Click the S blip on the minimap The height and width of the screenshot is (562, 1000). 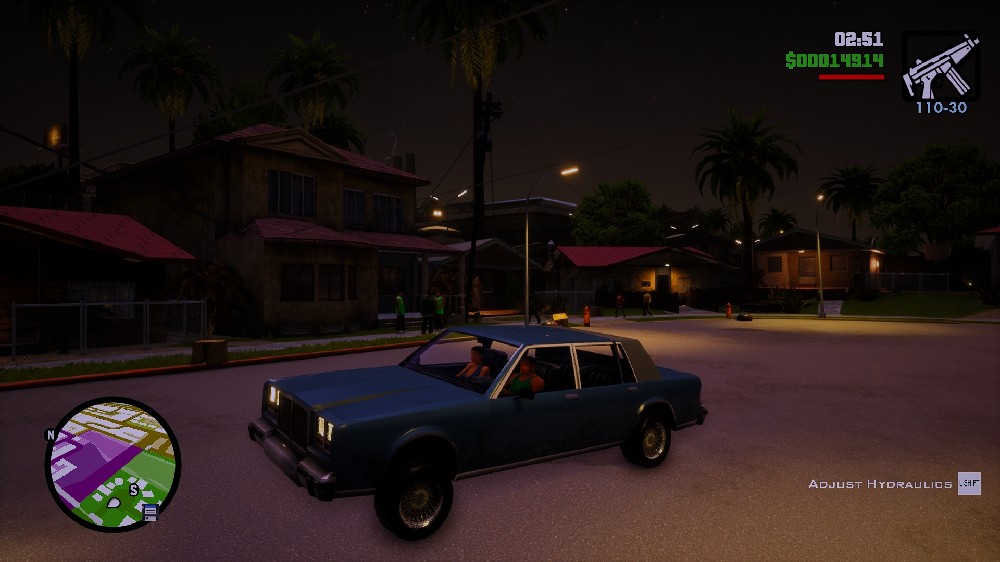point(132,490)
